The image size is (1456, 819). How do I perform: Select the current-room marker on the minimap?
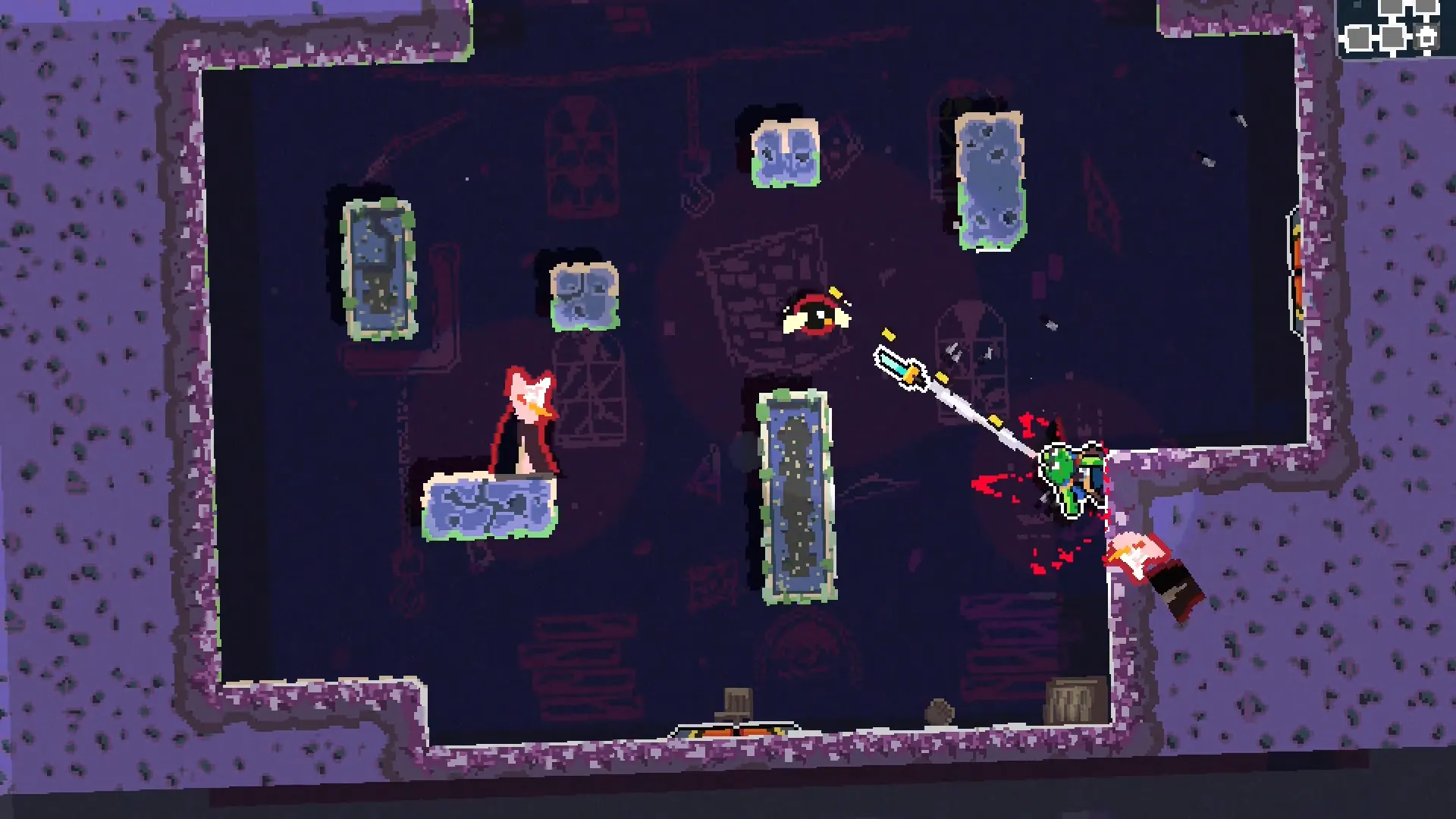pos(1426,37)
